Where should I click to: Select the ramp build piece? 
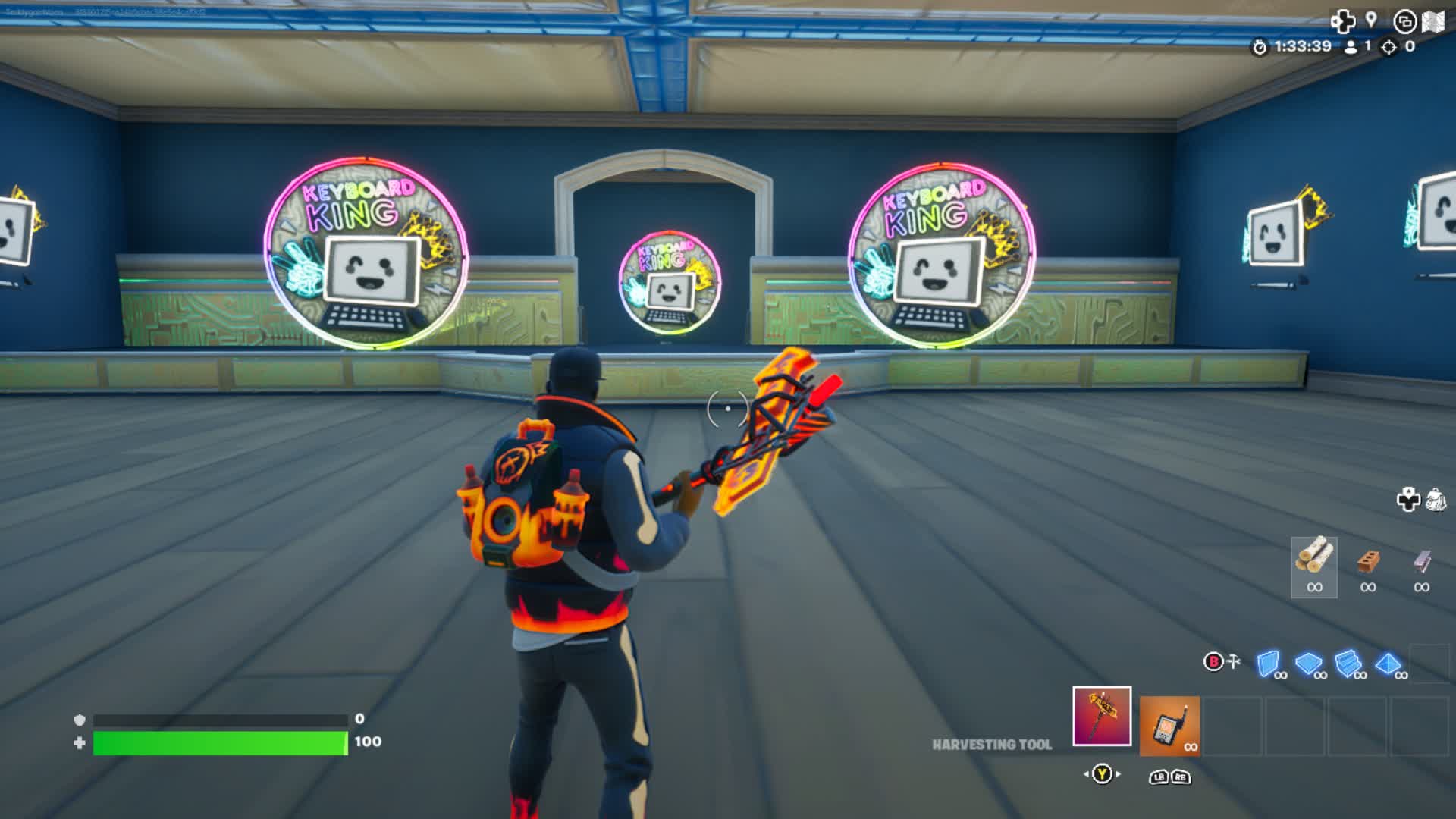1347,664
